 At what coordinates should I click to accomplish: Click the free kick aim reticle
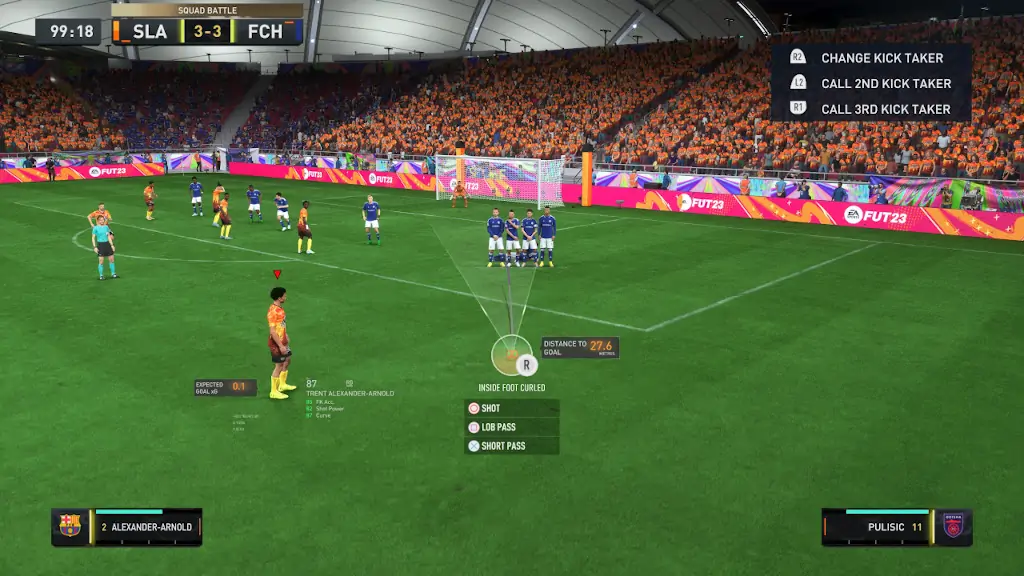[x=512, y=355]
